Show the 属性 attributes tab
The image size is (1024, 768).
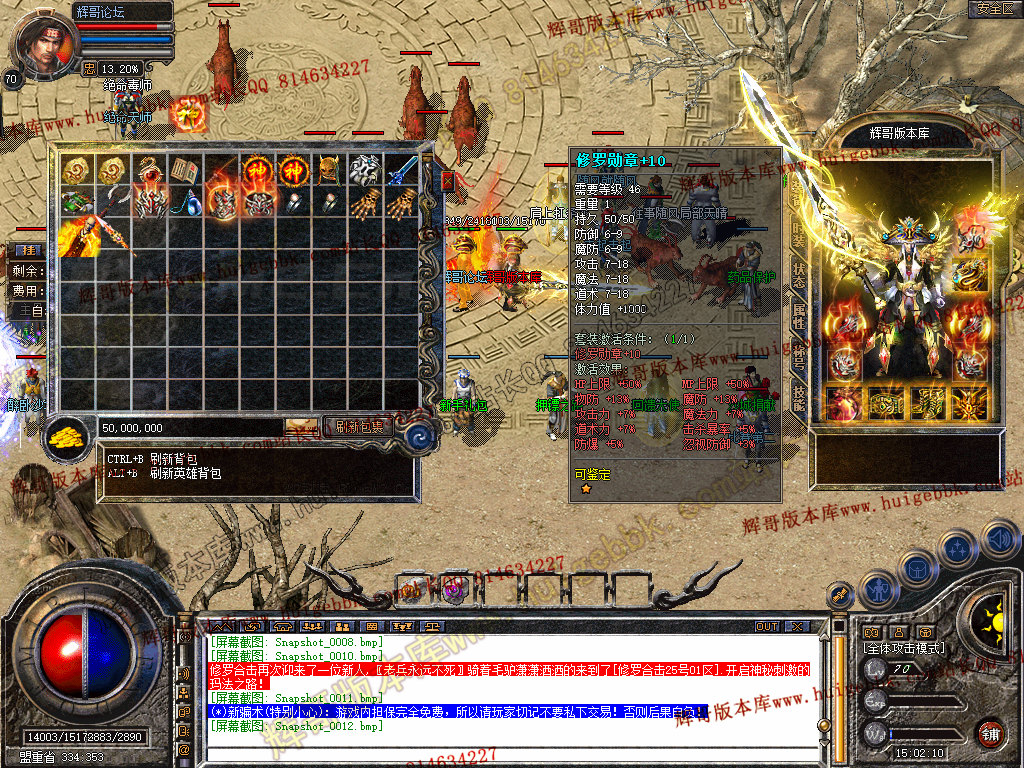tap(799, 317)
